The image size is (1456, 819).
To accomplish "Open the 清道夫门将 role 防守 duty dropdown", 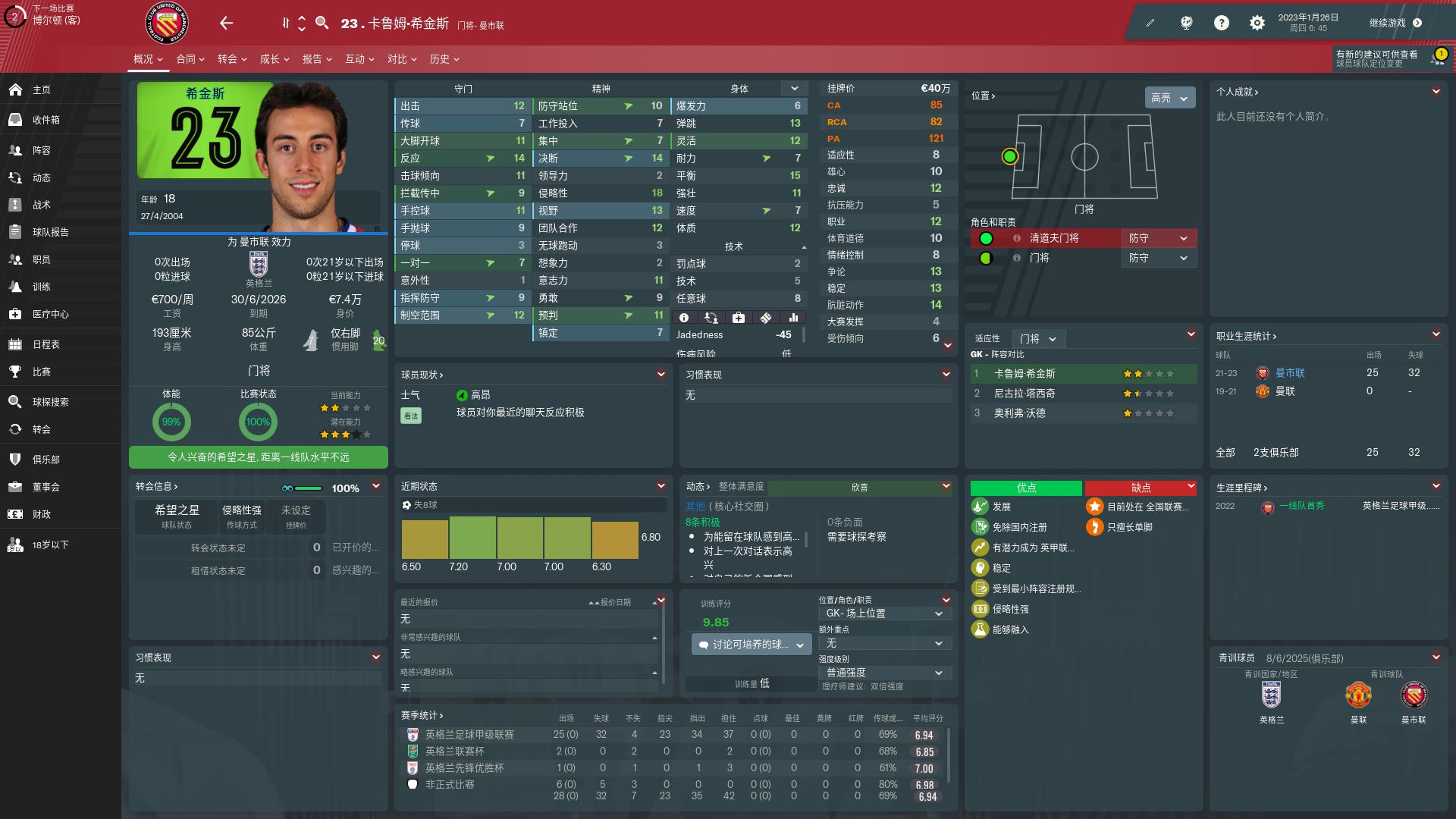I will pos(1159,238).
